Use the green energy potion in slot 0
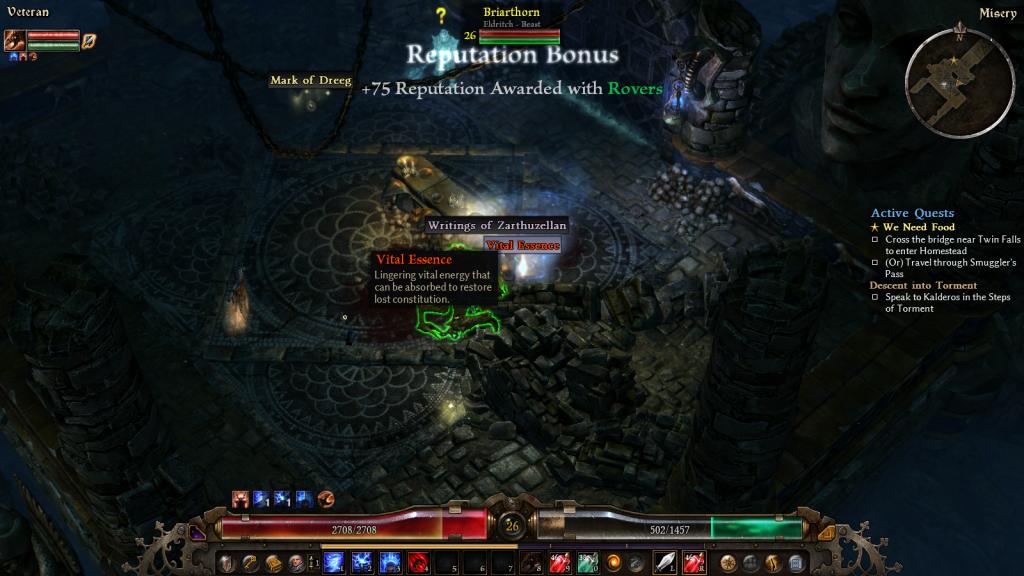 click(586, 562)
